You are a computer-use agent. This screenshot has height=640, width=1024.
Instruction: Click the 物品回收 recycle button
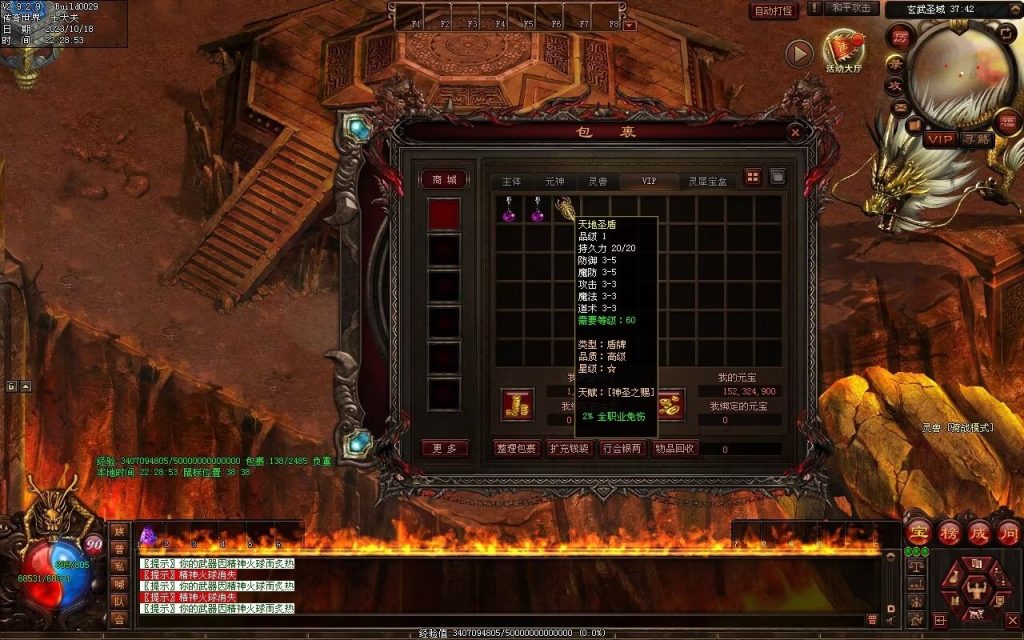pos(675,448)
